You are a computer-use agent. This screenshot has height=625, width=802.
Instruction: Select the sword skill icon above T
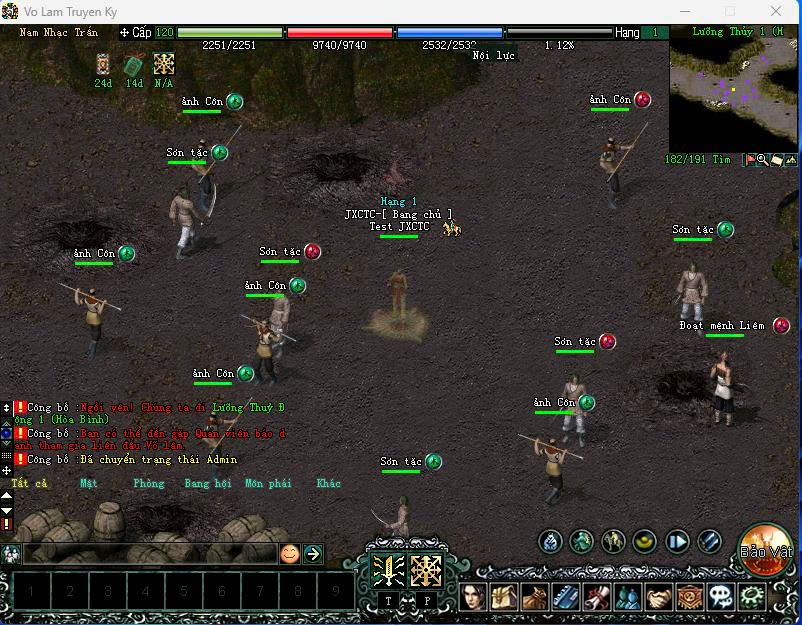388,571
